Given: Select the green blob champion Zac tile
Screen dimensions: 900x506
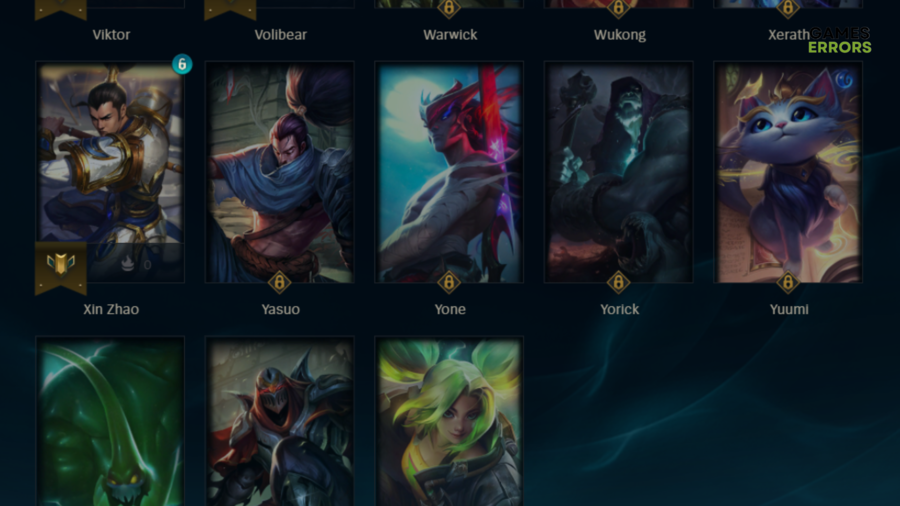Looking at the screenshot, I should 110,420.
